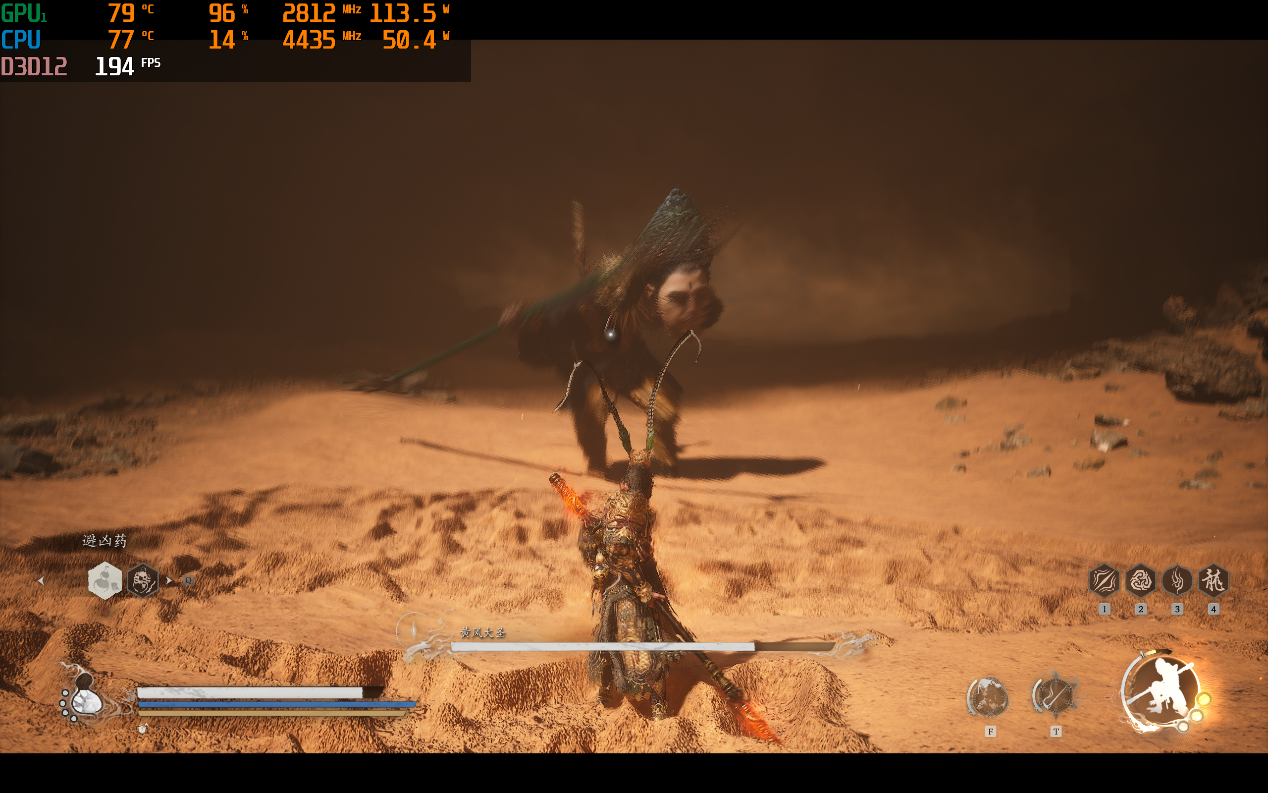Cycle quick items with the left arrow
This screenshot has width=1268, height=793.
point(41,581)
